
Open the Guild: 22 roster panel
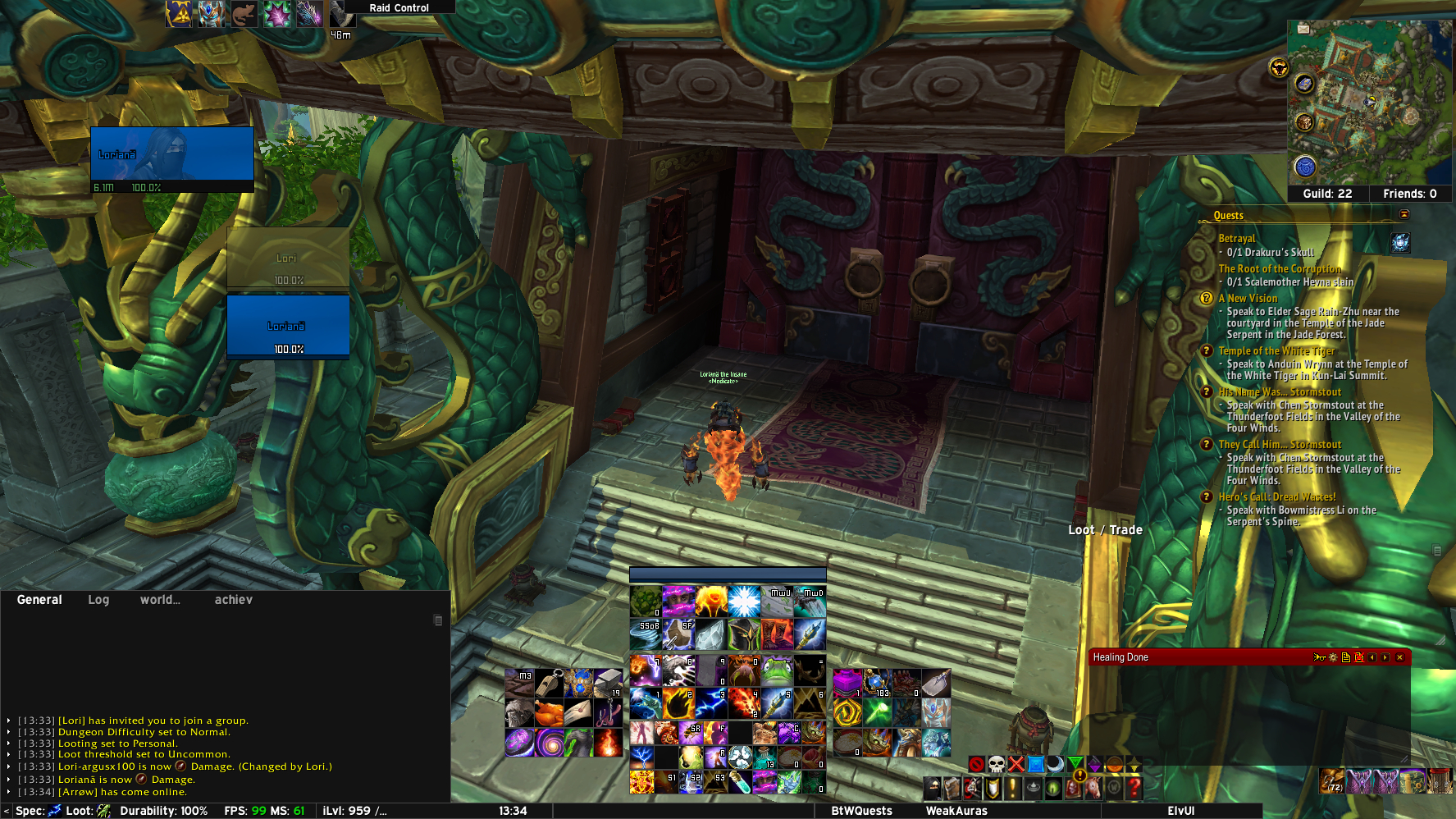[x=1327, y=194]
